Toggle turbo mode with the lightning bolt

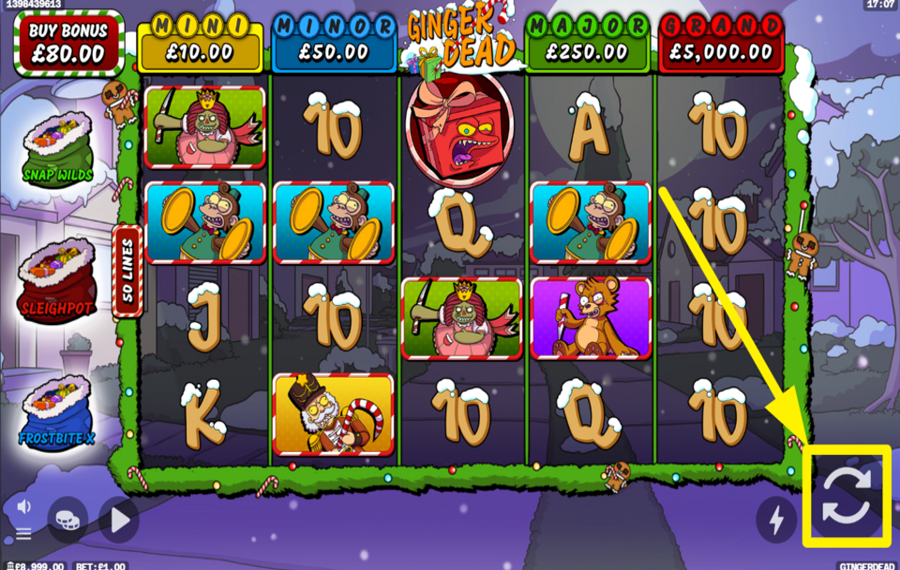coord(776,518)
